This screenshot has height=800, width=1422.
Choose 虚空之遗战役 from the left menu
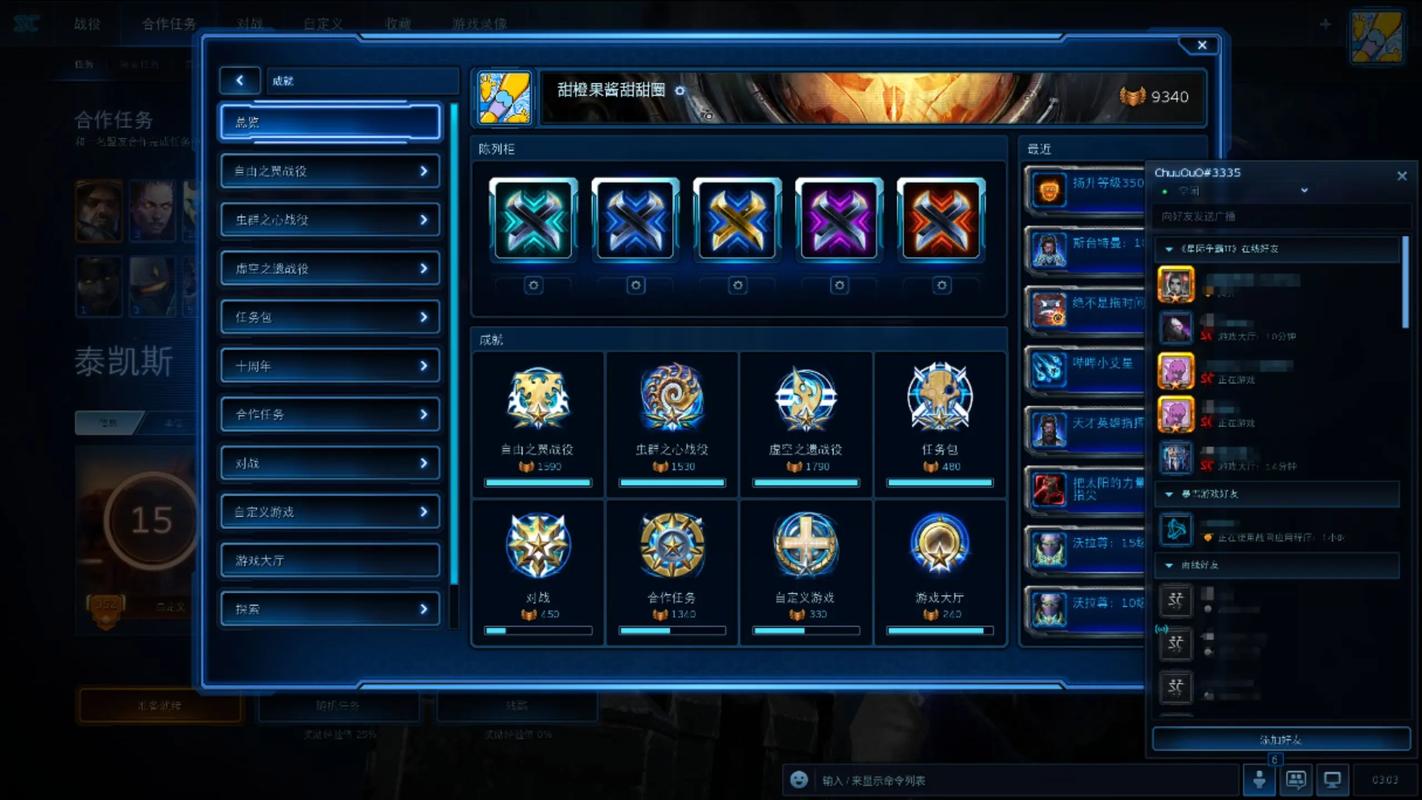click(330, 268)
